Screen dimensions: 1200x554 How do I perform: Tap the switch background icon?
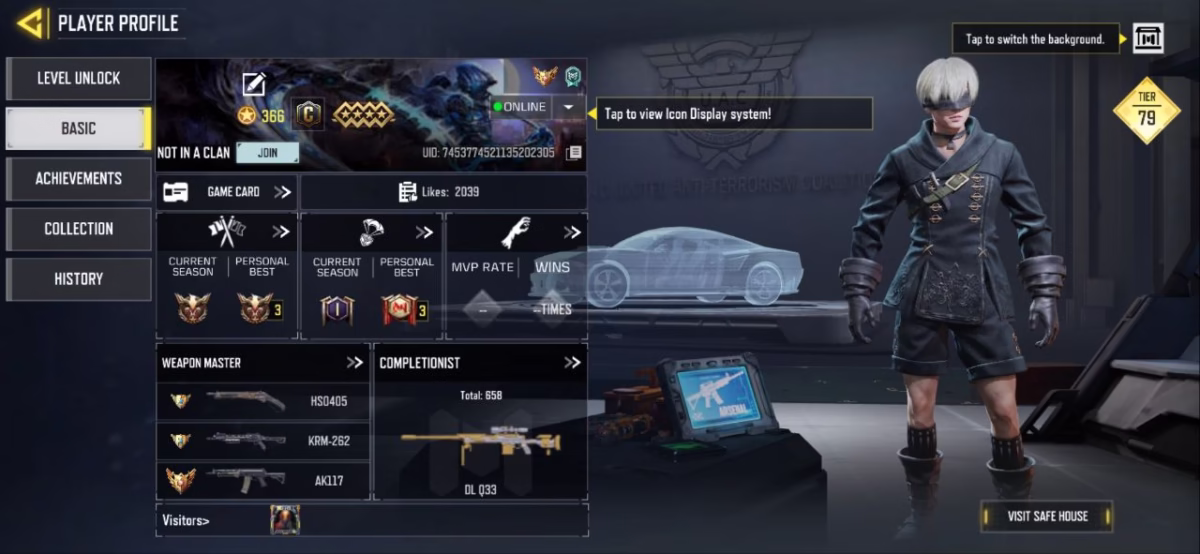[x=1147, y=39]
